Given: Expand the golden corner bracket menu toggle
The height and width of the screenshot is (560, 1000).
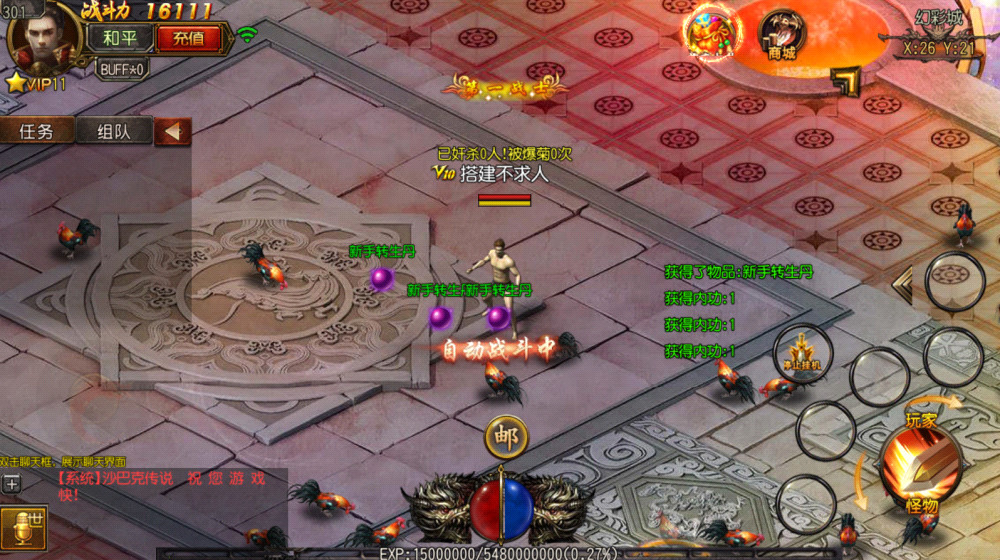Looking at the screenshot, I should [846, 82].
